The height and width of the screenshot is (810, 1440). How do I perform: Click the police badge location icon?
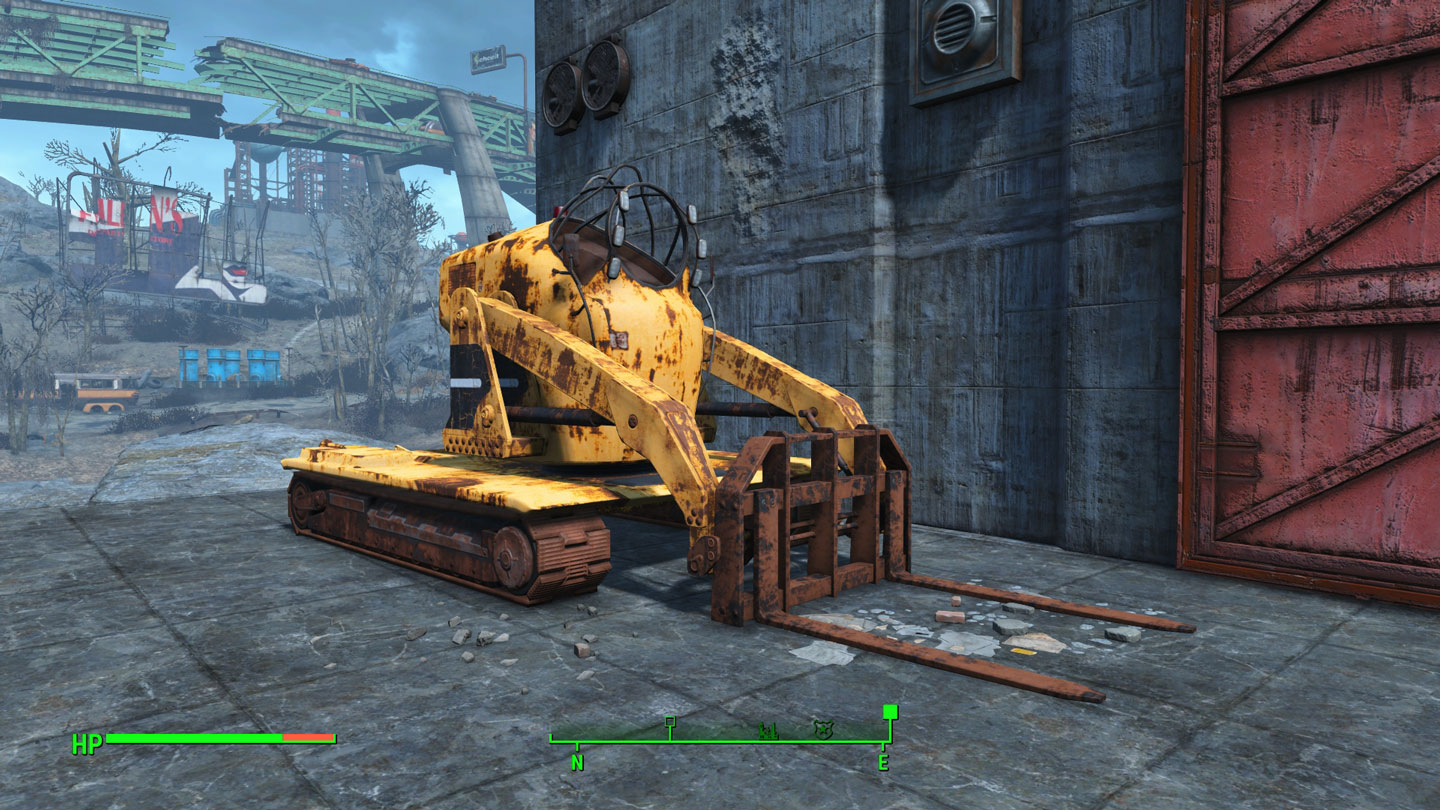[x=823, y=730]
